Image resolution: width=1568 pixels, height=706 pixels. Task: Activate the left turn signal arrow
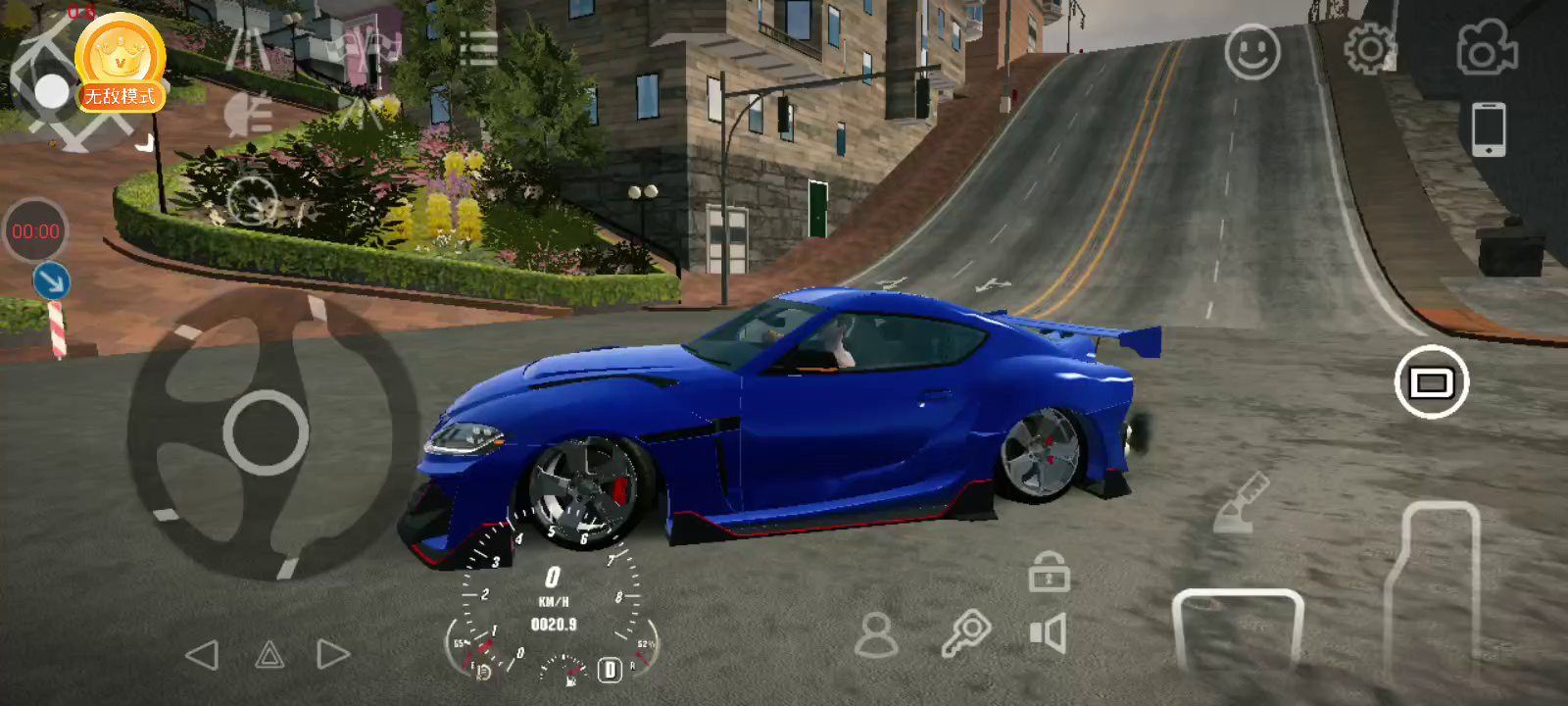pos(202,655)
